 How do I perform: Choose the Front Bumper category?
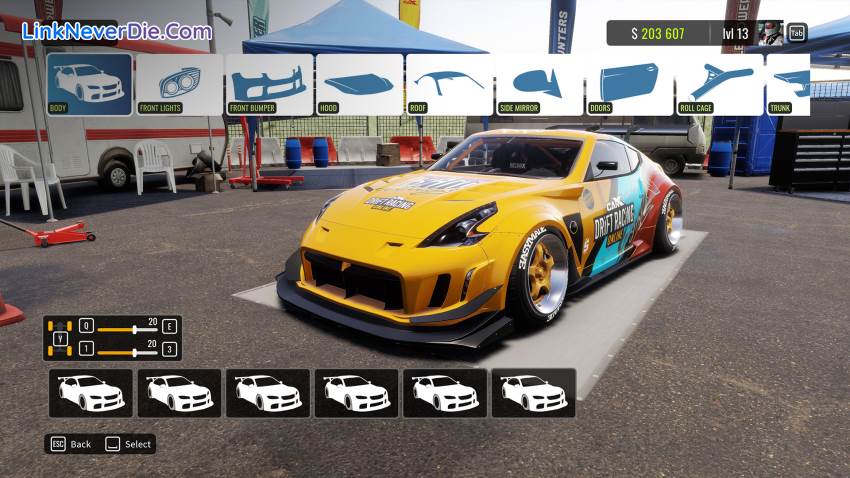coord(269,84)
